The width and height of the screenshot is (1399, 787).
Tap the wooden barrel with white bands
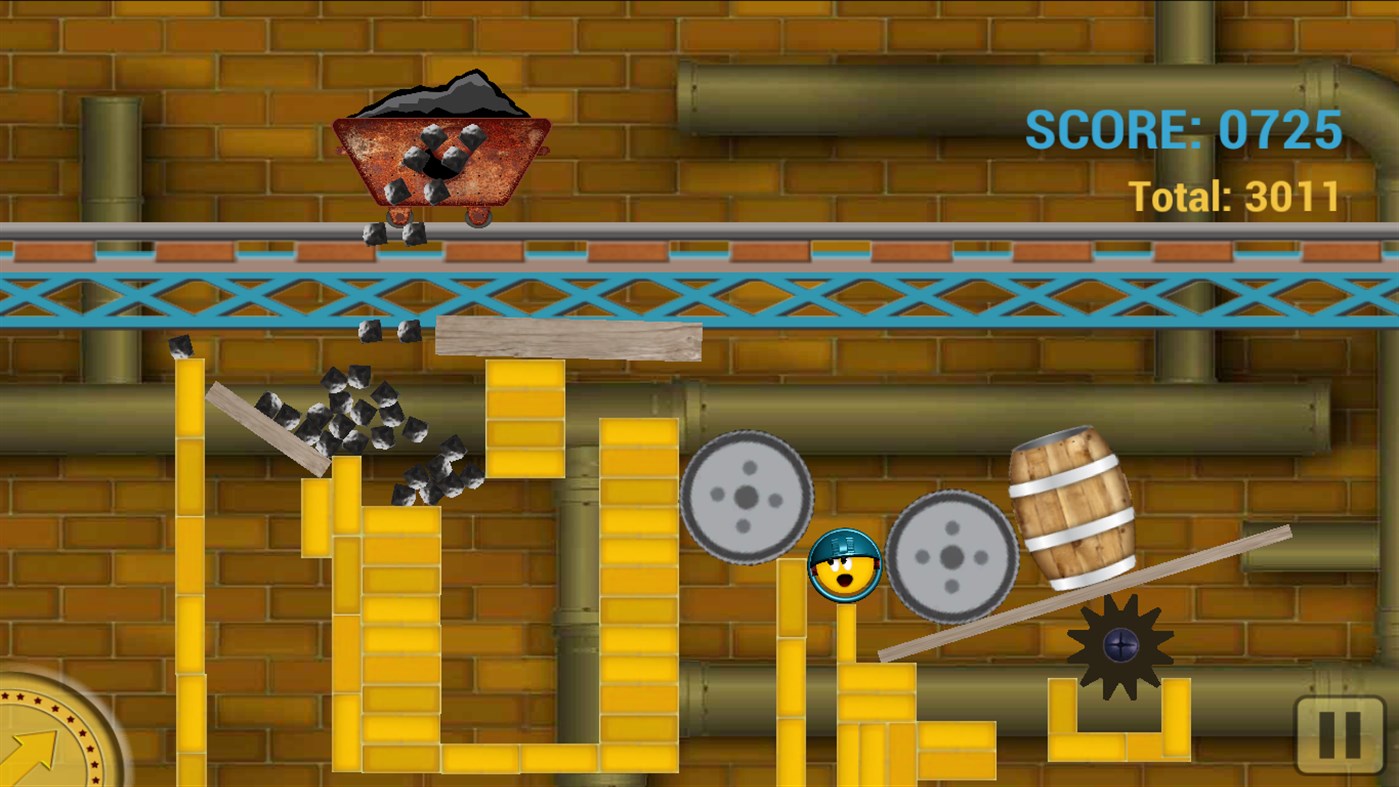1071,500
